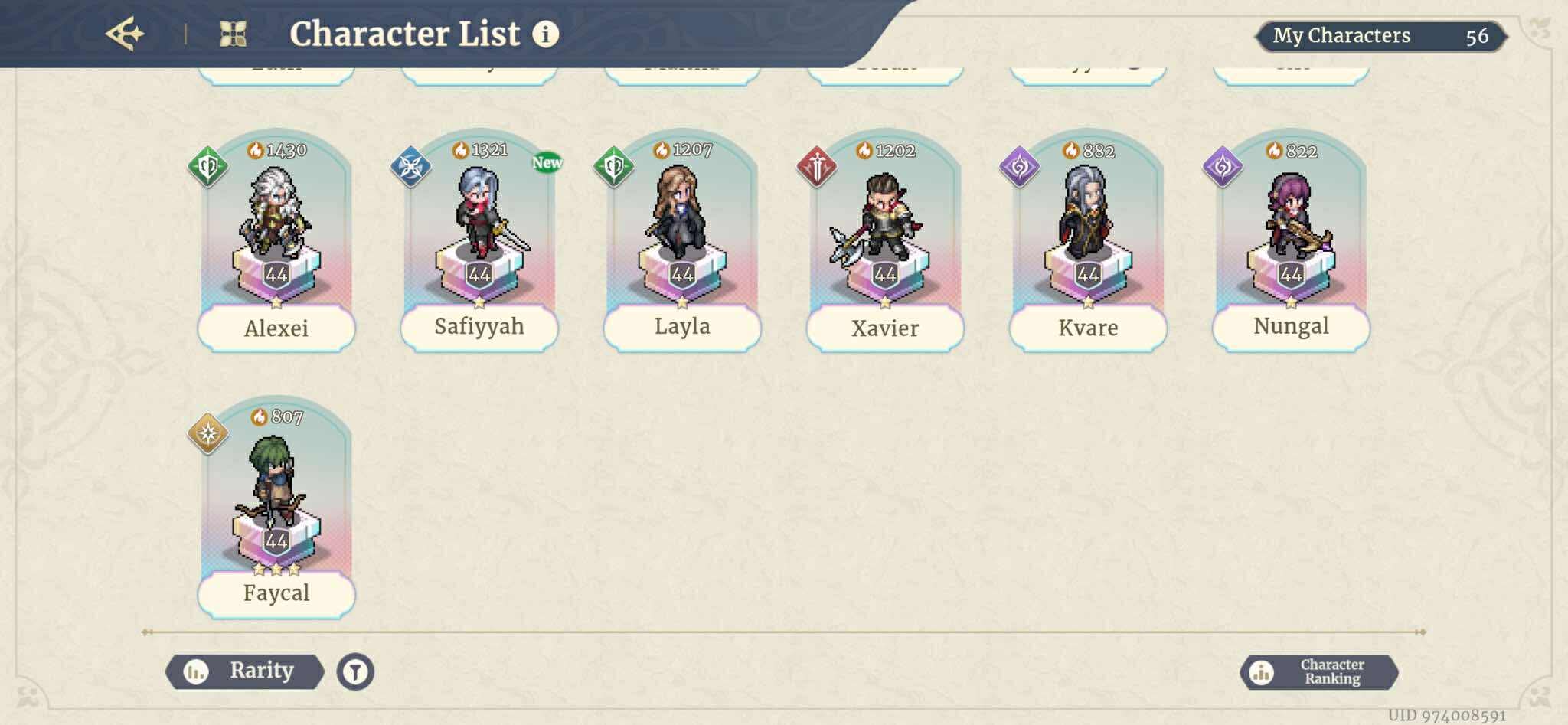Tap Nungal's name label
1568x725 pixels.
point(1291,327)
